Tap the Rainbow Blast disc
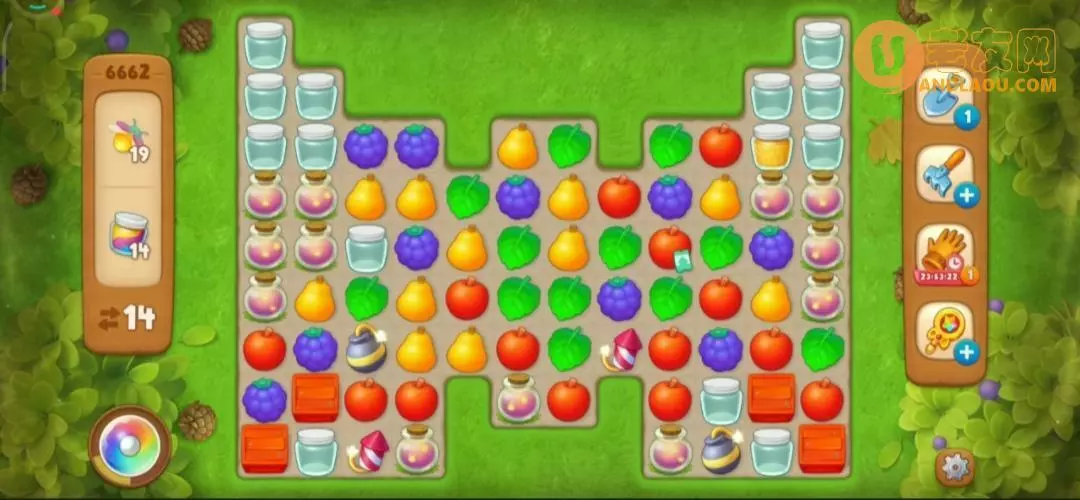The image size is (1080, 500). (130, 445)
